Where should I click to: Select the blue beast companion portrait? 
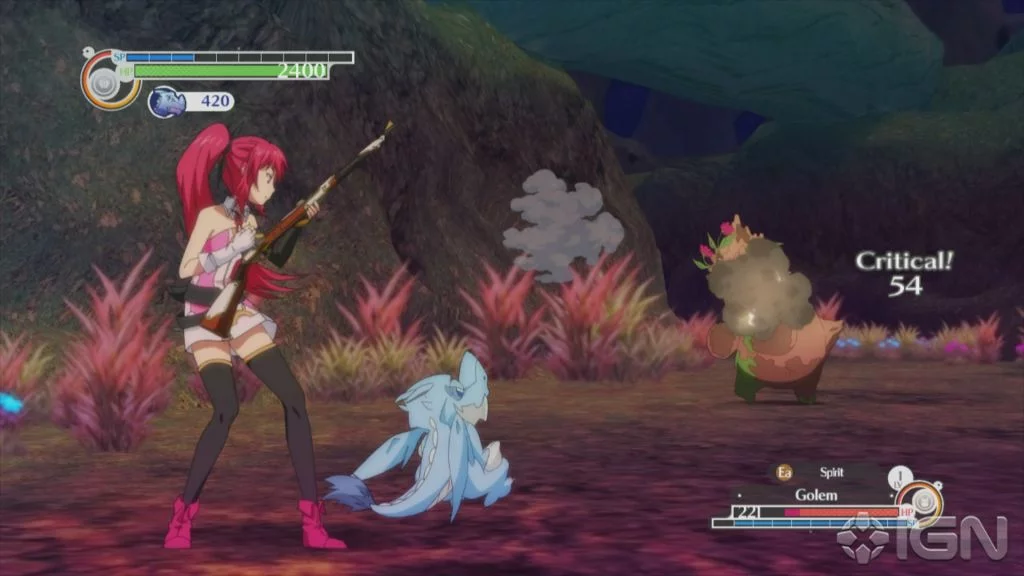166,101
